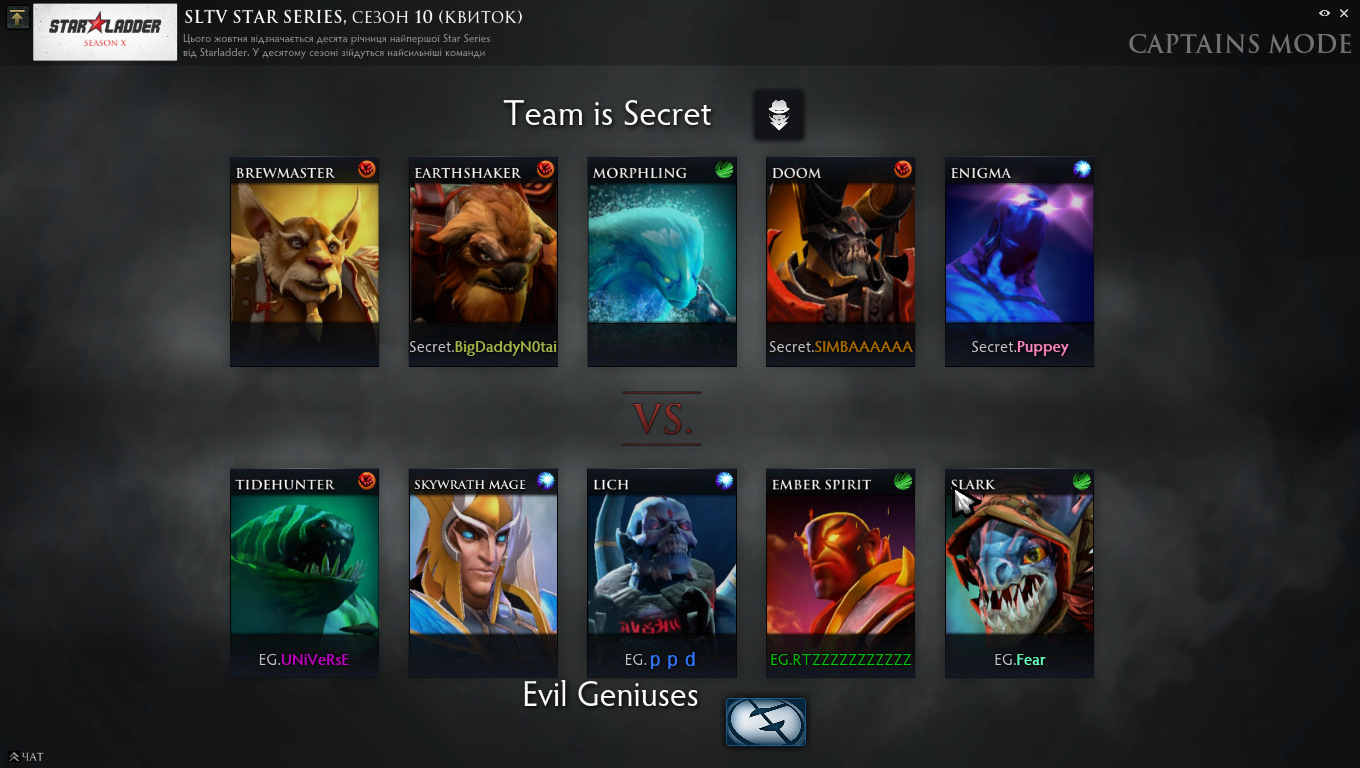Screen dimensions: 1360x768
Task: Choose Puppey's Enigma hero card
Action: [1019, 261]
